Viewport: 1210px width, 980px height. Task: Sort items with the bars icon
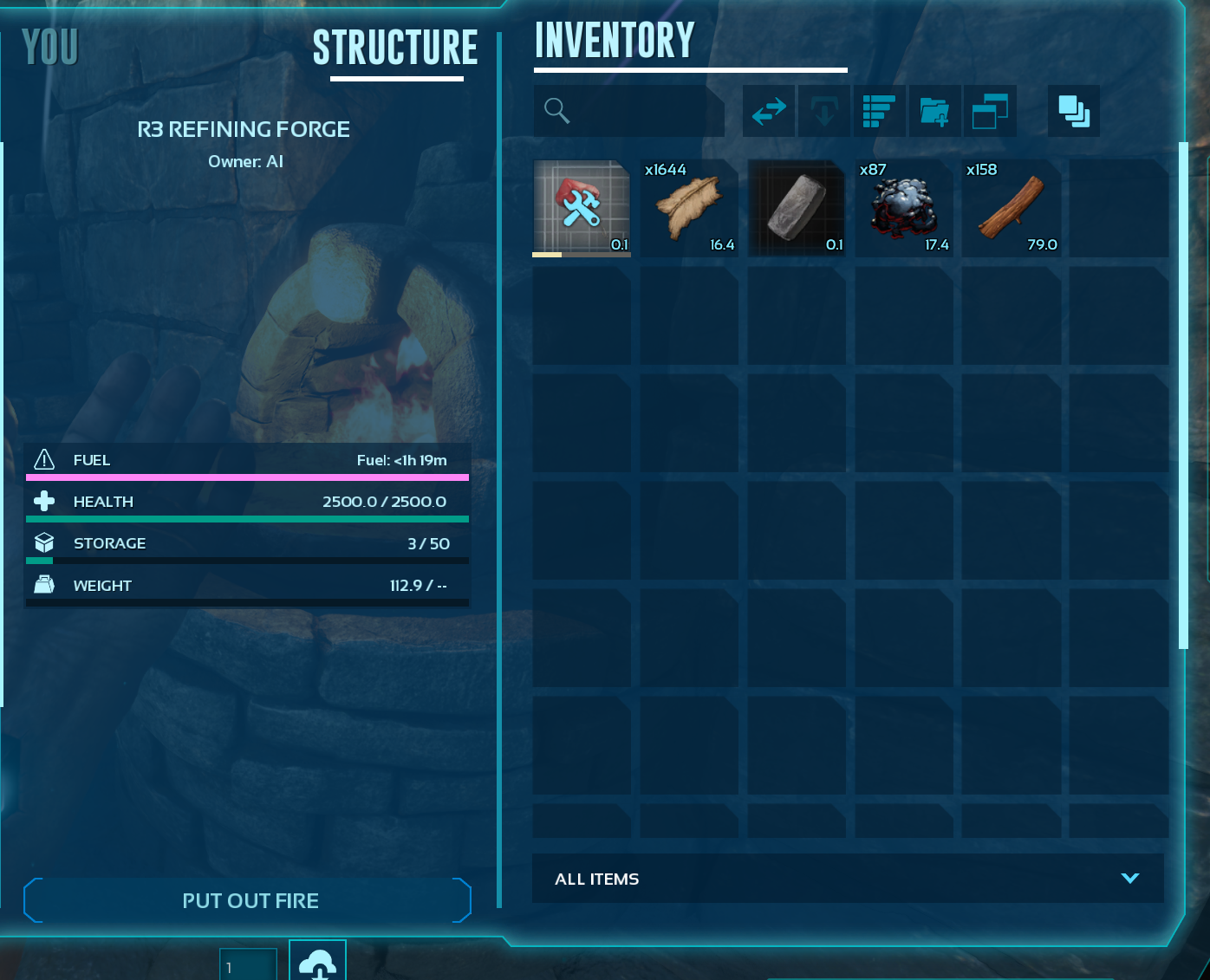(879, 111)
